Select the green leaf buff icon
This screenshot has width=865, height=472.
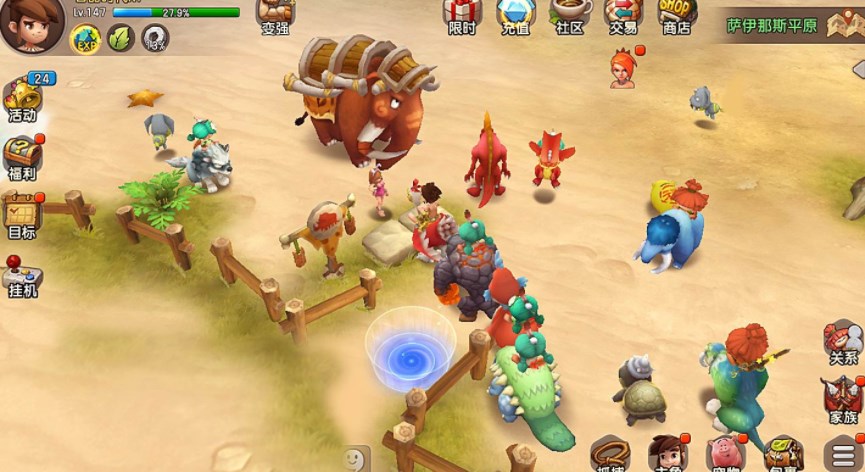click(x=120, y=38)
